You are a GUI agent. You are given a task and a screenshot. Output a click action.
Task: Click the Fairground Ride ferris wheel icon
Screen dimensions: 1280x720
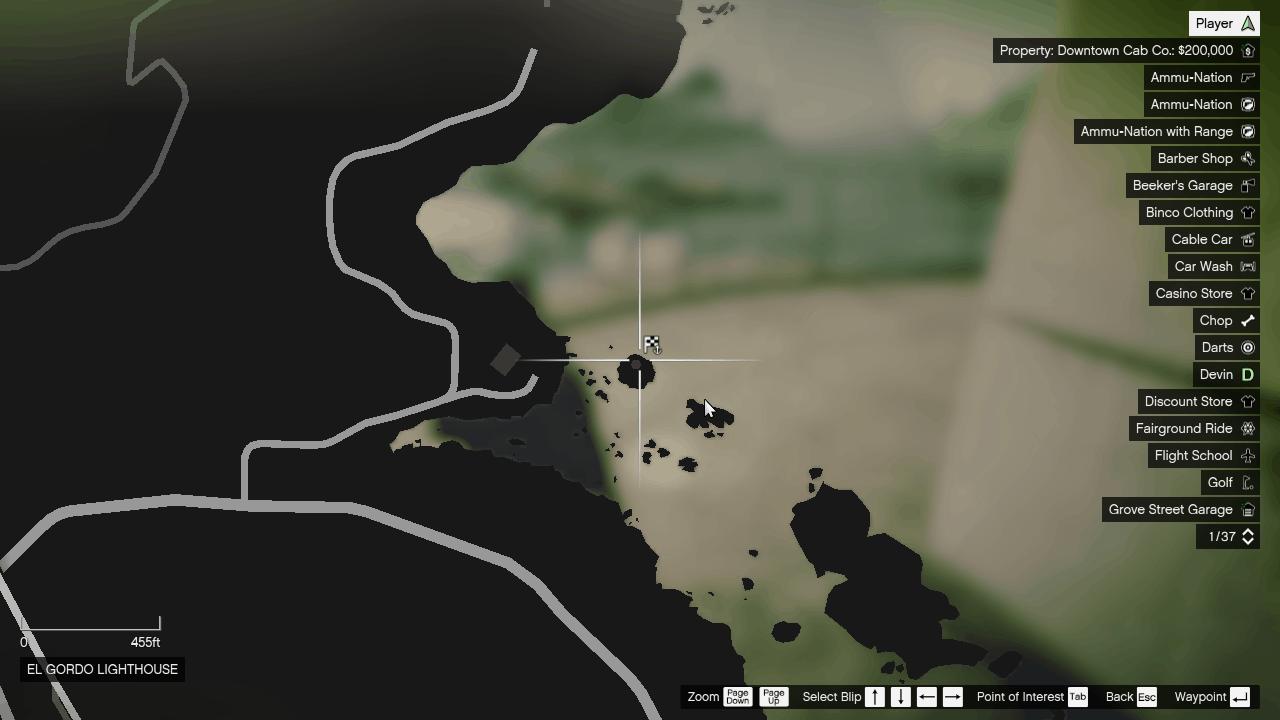click(1247, 428)
